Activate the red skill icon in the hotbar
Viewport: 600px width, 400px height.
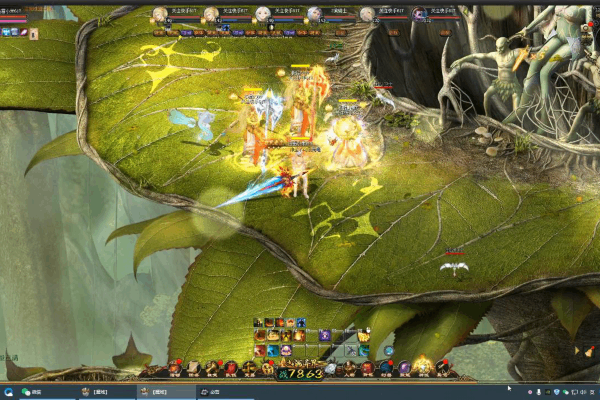tap(259, 351)
